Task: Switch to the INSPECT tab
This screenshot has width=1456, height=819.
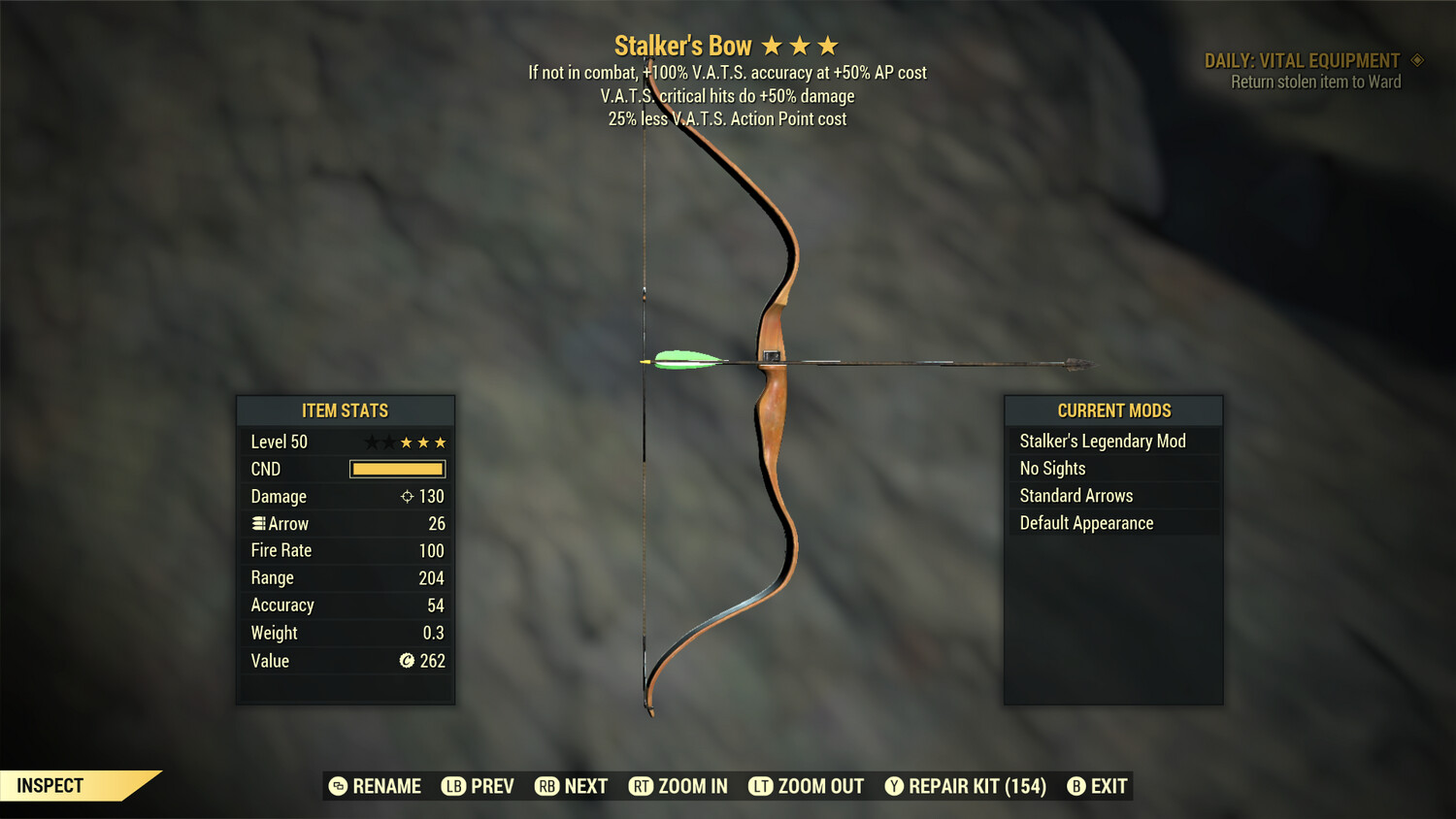Action: 50,785
